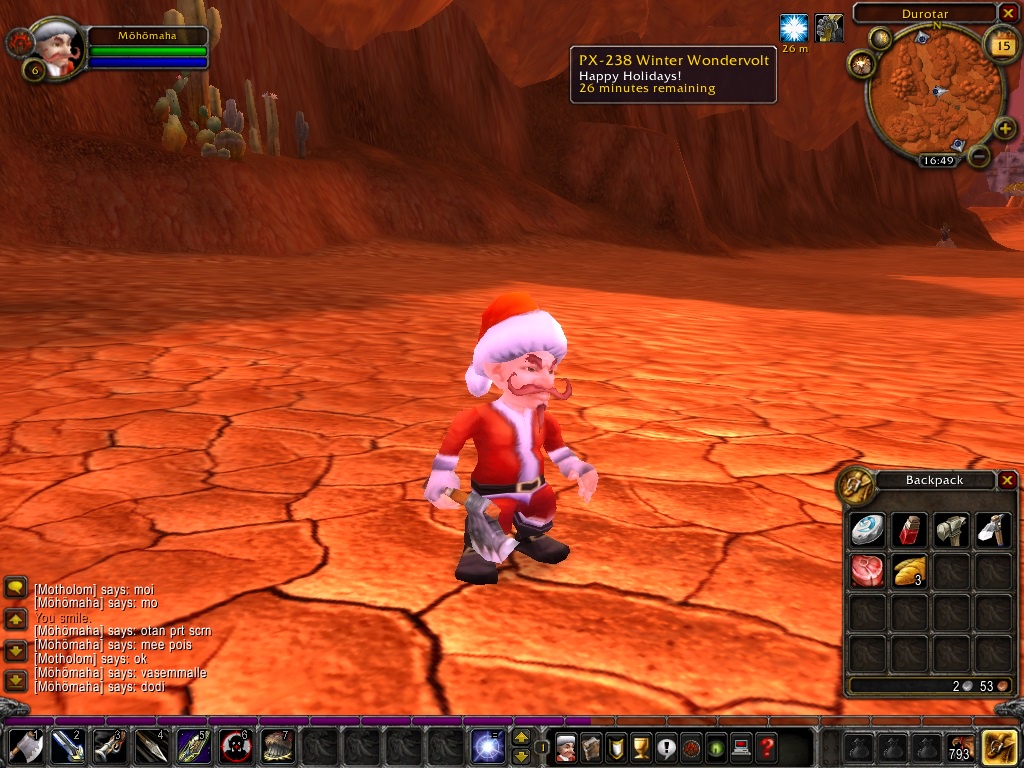Open the red question mark help button
The image size is (1024, 768).
point(766,746)
